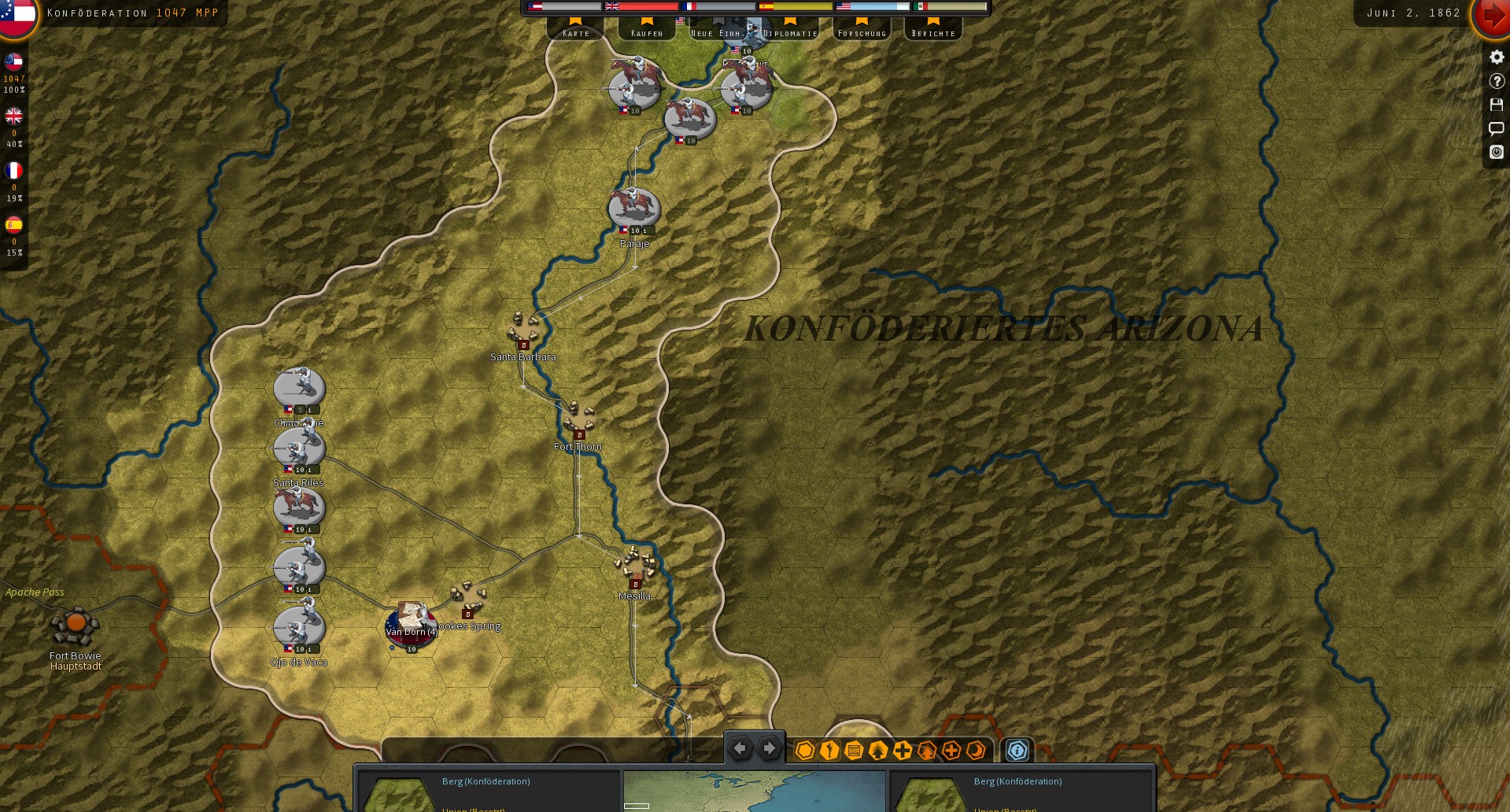
Task: Toggle the orange crescent overlay icon
Action: 975,750
